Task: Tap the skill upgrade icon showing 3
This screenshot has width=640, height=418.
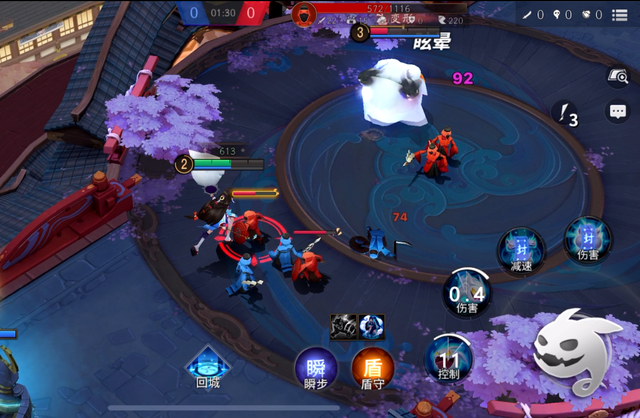Action: 566,116
